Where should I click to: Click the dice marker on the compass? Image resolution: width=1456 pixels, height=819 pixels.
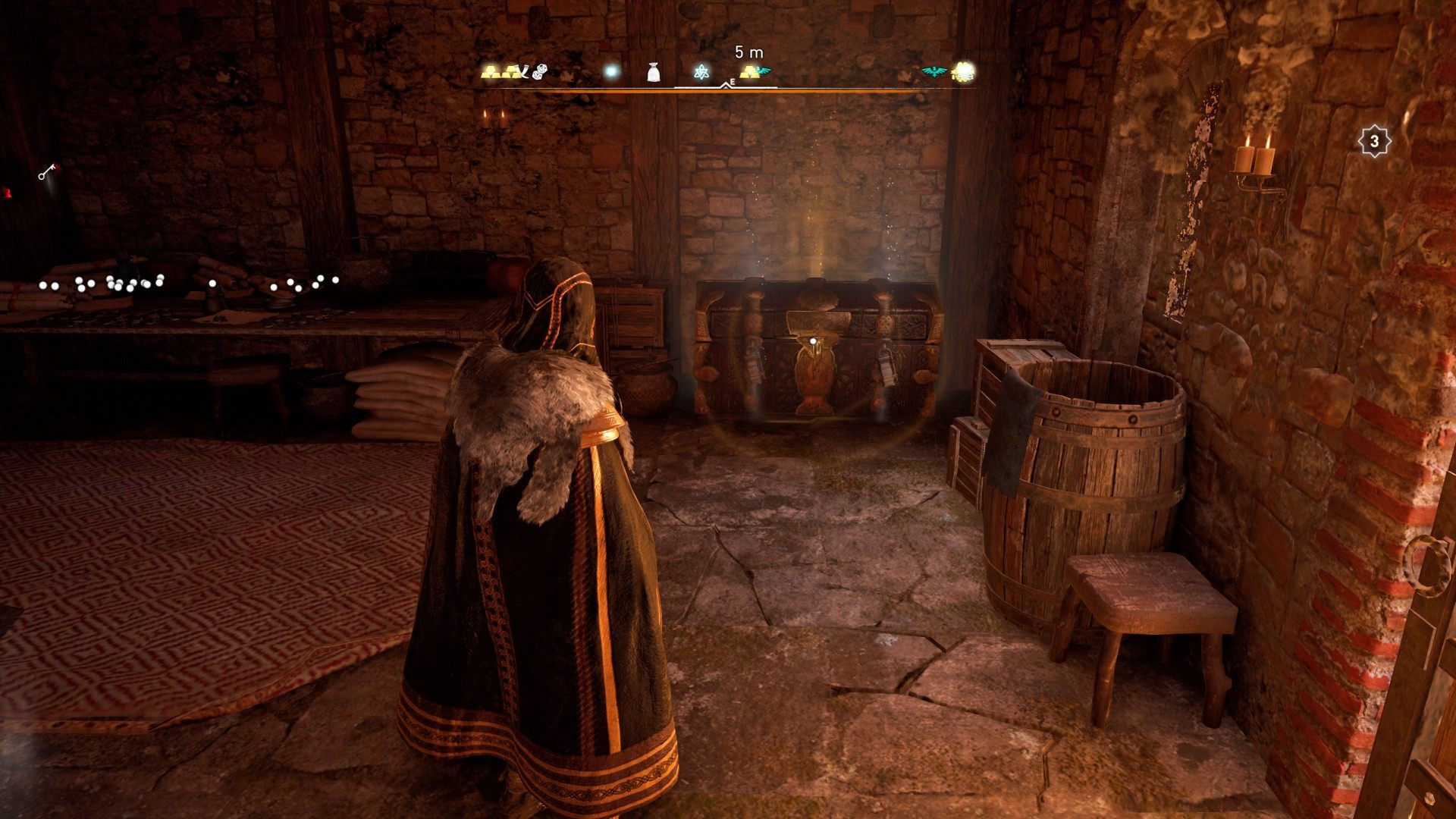pyautogui.click(x=539, y=73)
